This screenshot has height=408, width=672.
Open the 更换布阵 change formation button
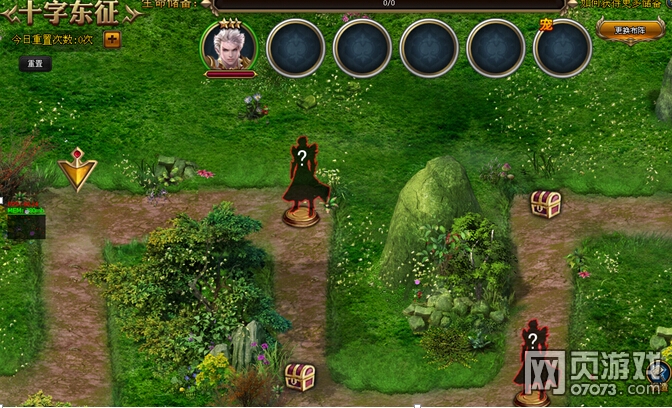point(630,28)
